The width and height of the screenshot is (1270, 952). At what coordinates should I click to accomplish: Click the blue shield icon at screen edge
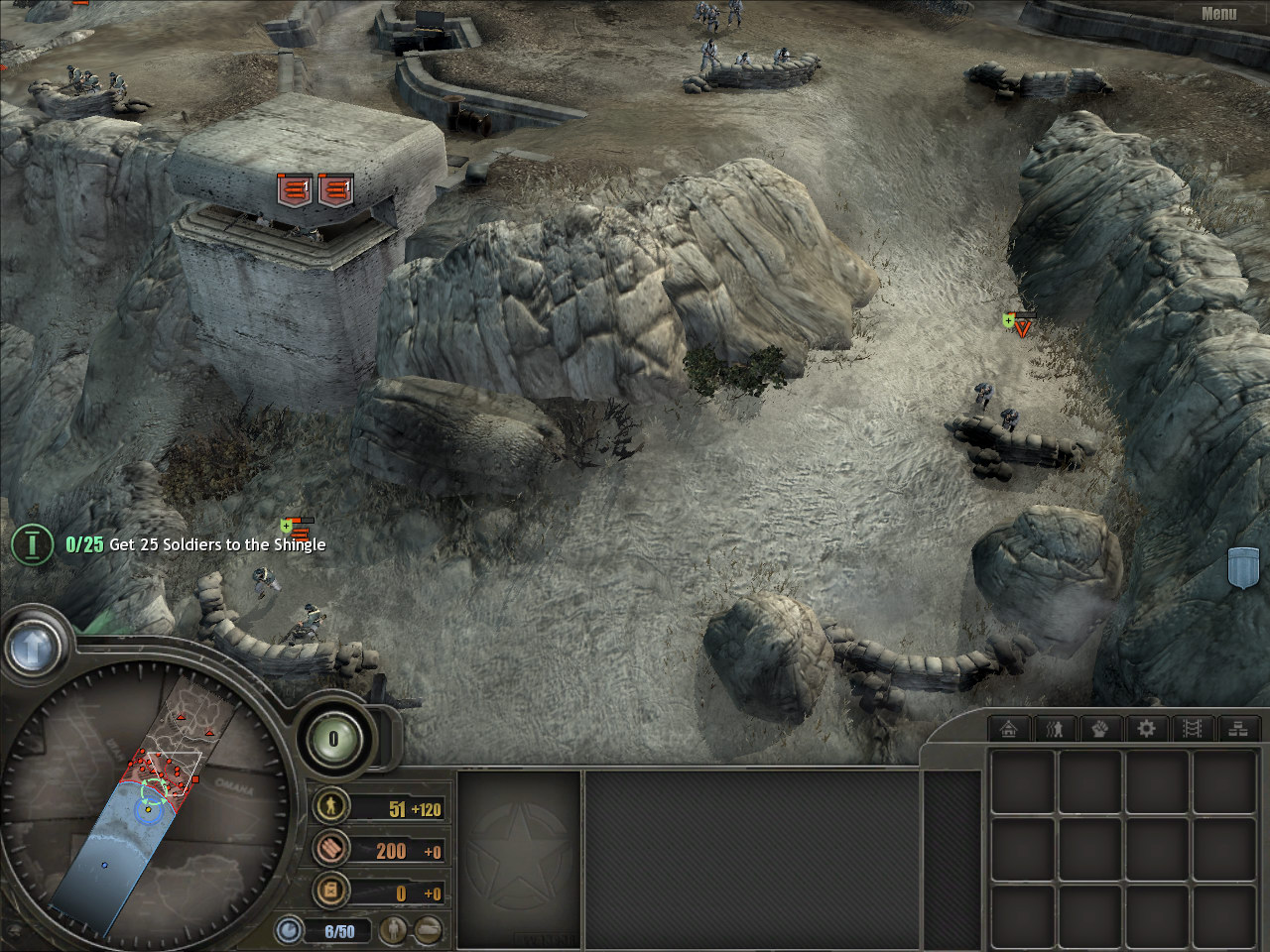pyautogui.click(x=1243, y=567)
